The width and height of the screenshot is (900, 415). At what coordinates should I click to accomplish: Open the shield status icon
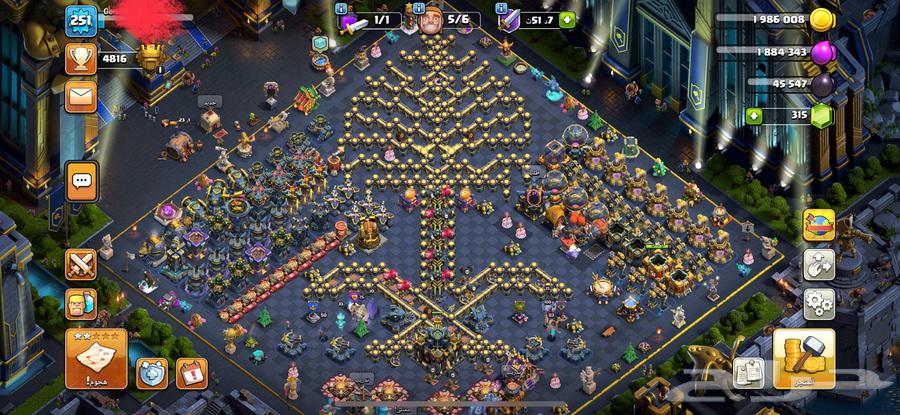(x=151, y=373)
